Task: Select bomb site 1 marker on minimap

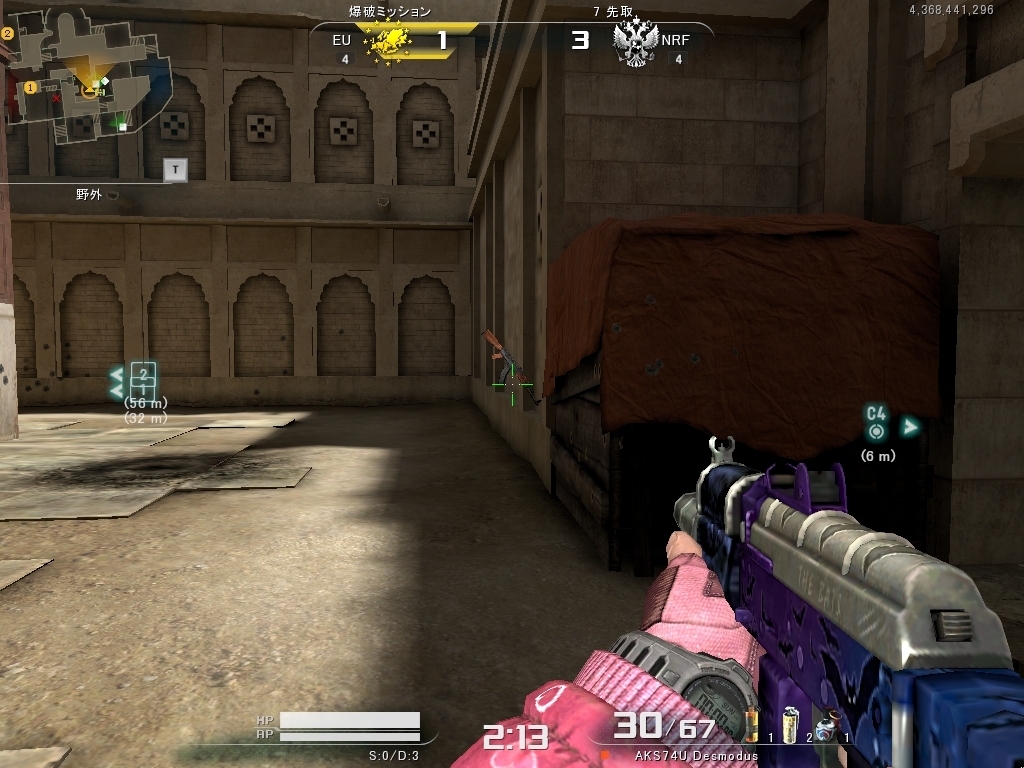Action: tap(30, 87)
